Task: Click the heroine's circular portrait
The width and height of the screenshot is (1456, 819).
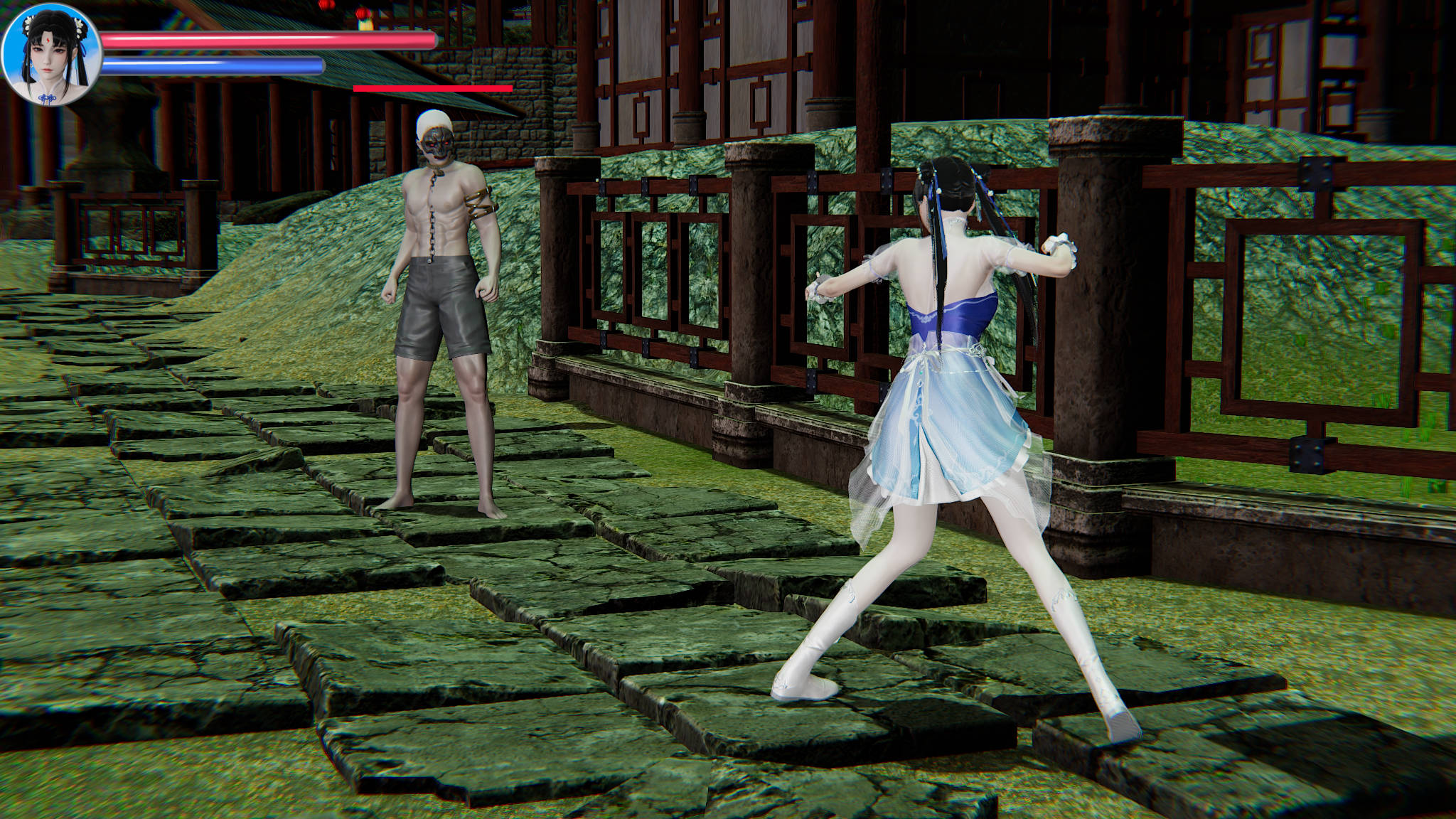Action: (x=52, y=55)
